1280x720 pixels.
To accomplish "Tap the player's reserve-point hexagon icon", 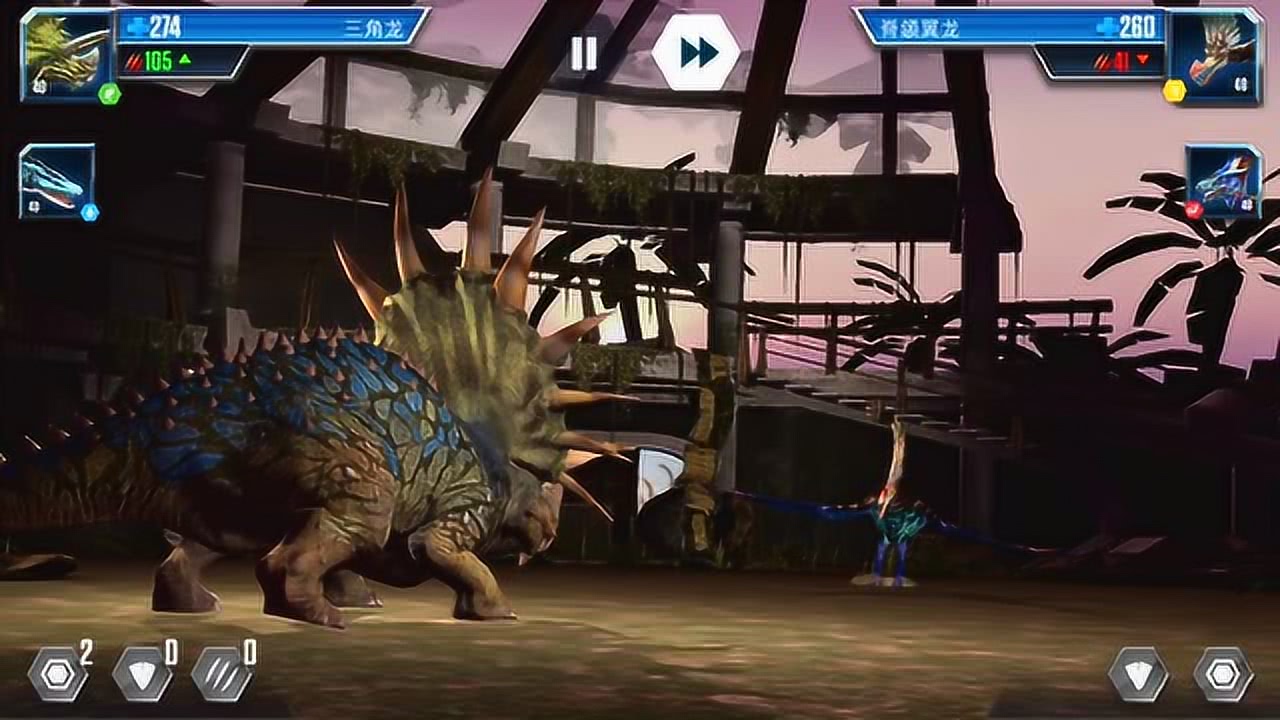I will click(x=57, y=674).
